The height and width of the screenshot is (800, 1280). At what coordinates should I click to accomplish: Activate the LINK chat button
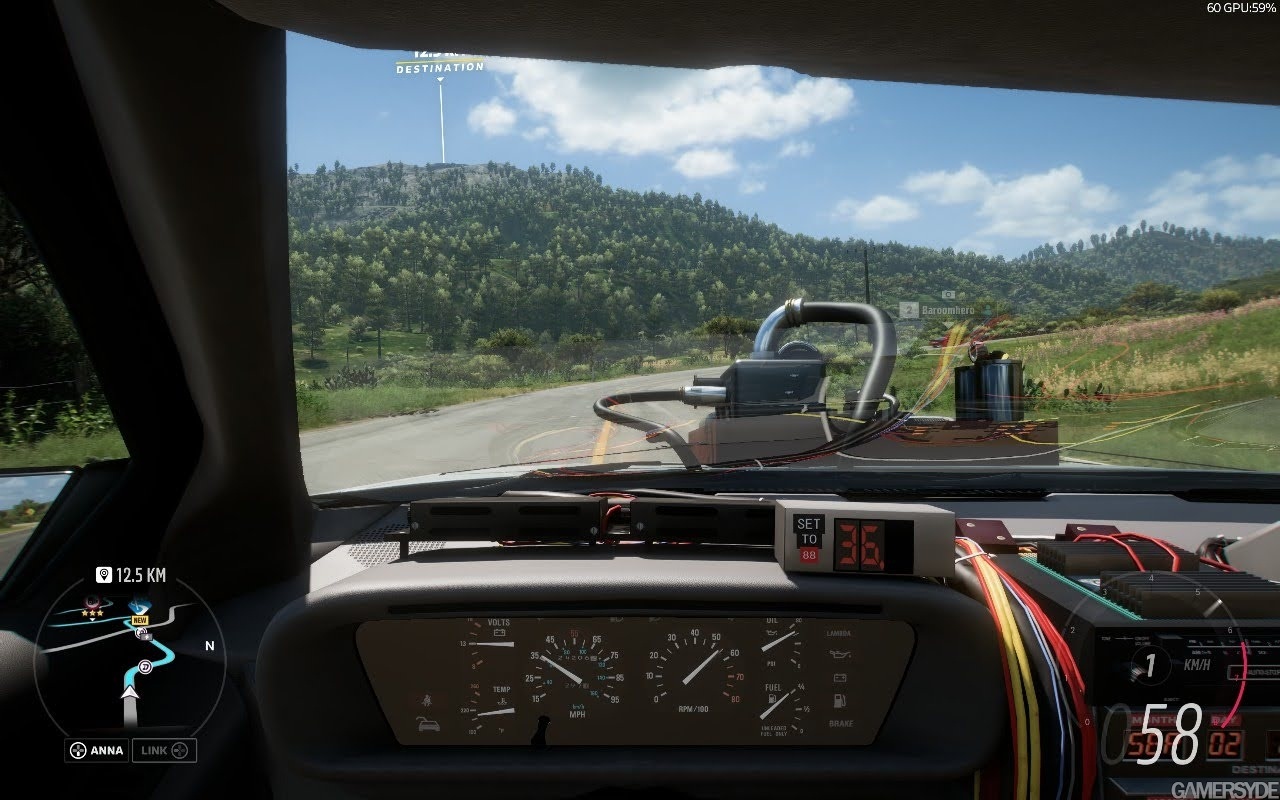tap(165, 750)
